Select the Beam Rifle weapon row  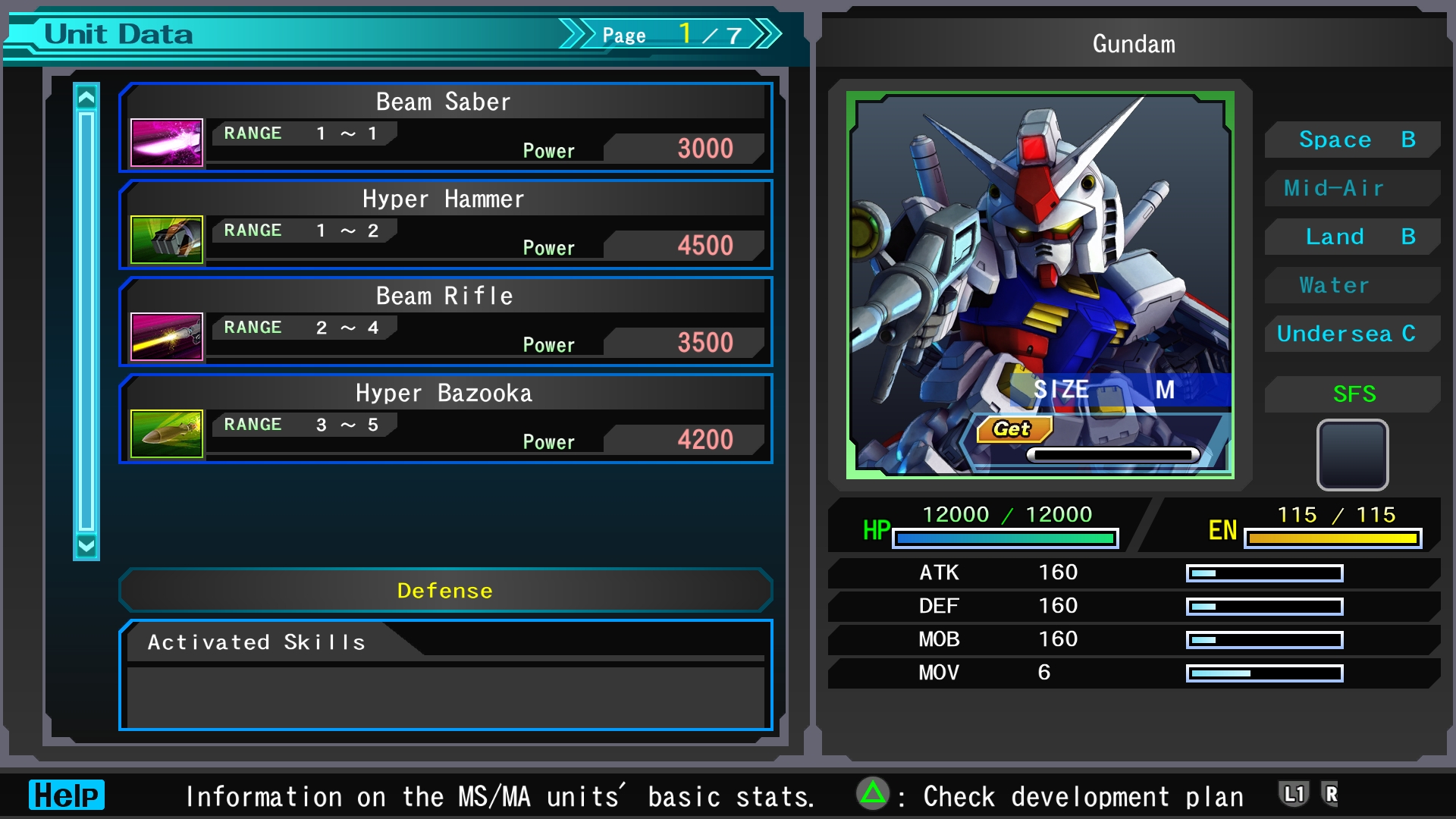(446, 322)
